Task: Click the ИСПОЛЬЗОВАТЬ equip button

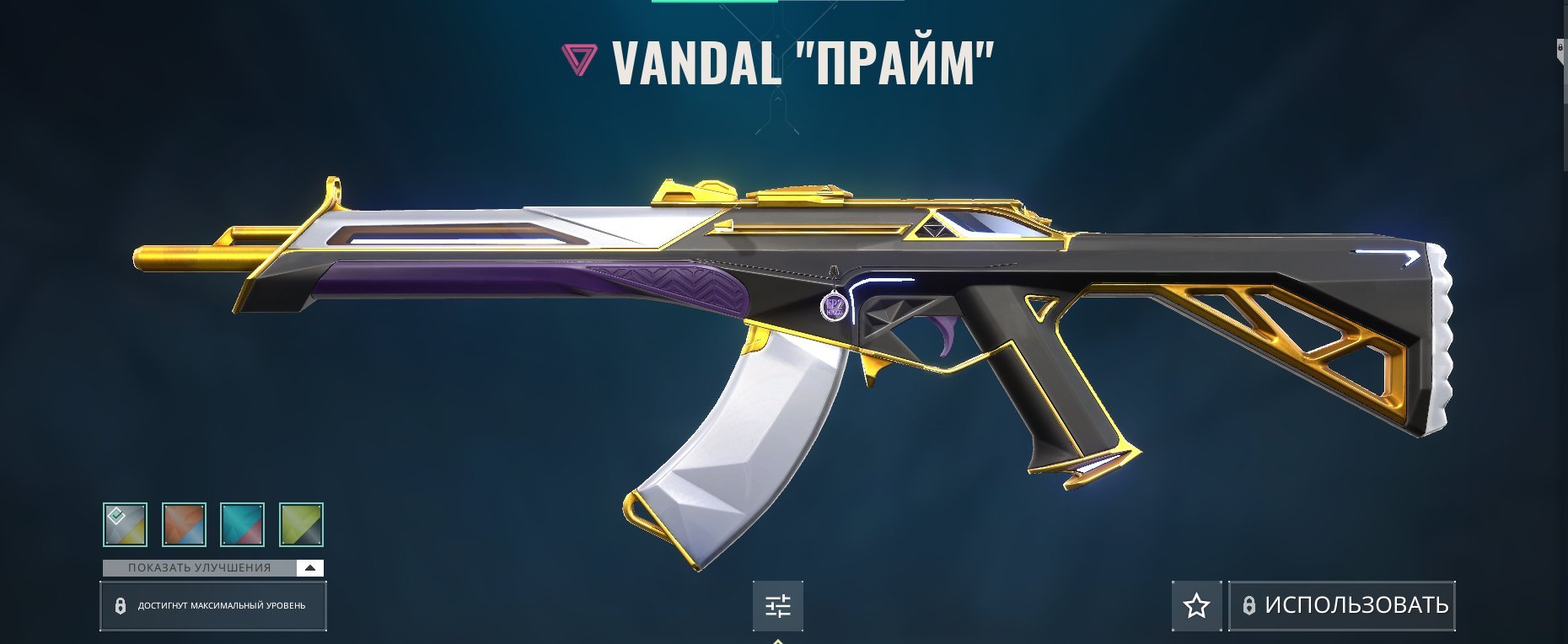Action: pos(1342,606)
